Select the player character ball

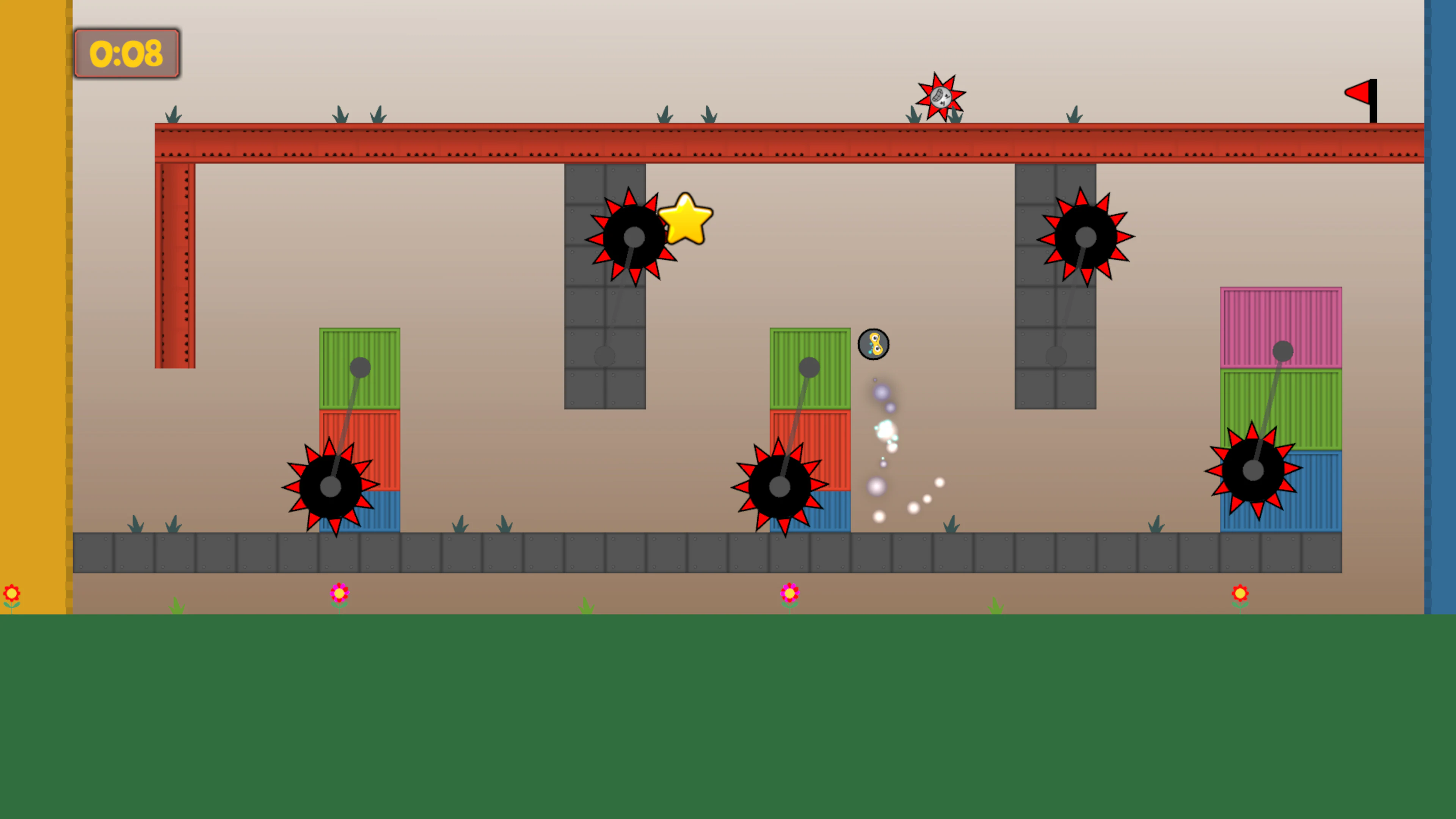[x=874, y=345]
